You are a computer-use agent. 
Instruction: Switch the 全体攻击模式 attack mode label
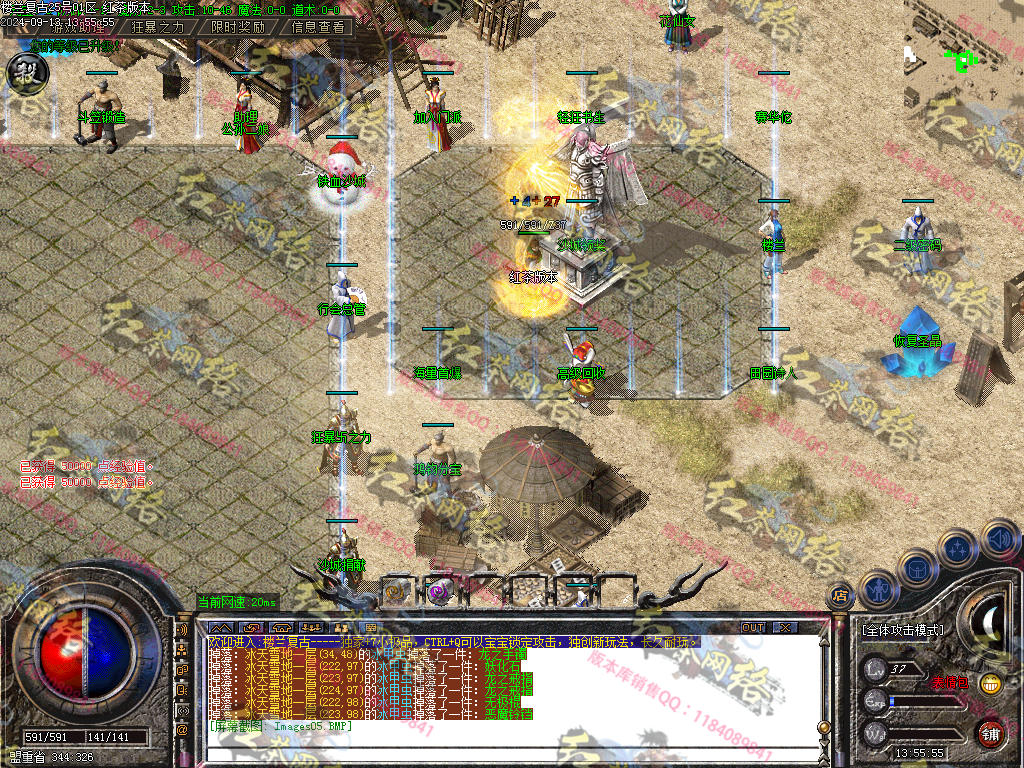tap(902, 631)
